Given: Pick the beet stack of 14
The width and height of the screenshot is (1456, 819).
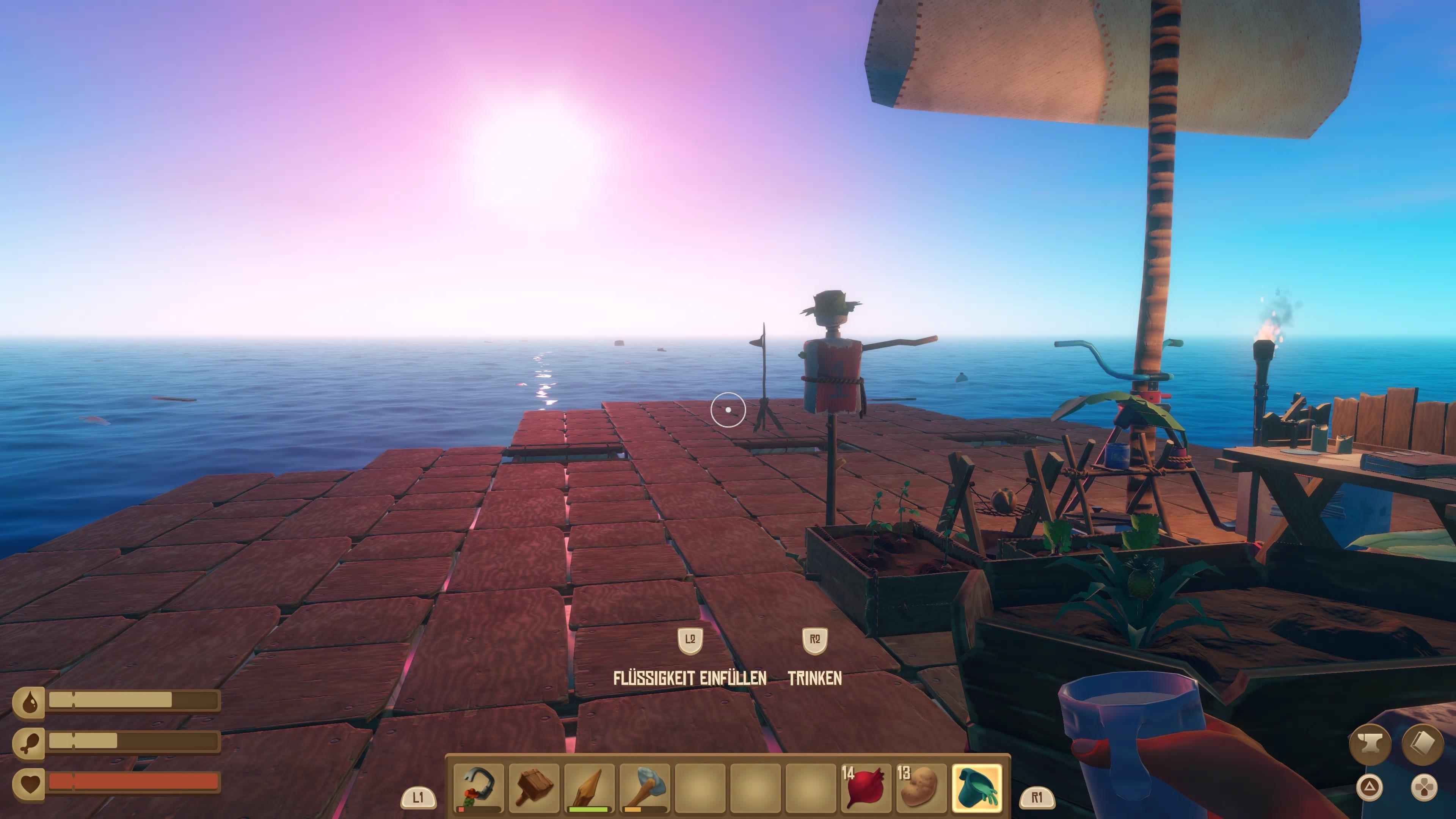Looking at the screenshot, I should coord(866,788).
